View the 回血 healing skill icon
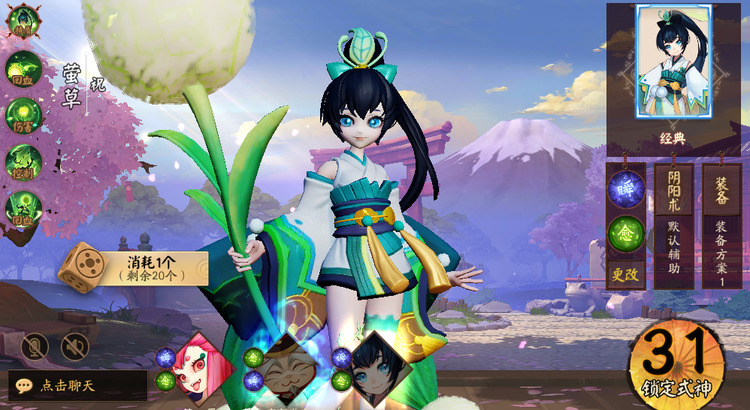This screenshot has width=750, height=410. pos(22,70)
